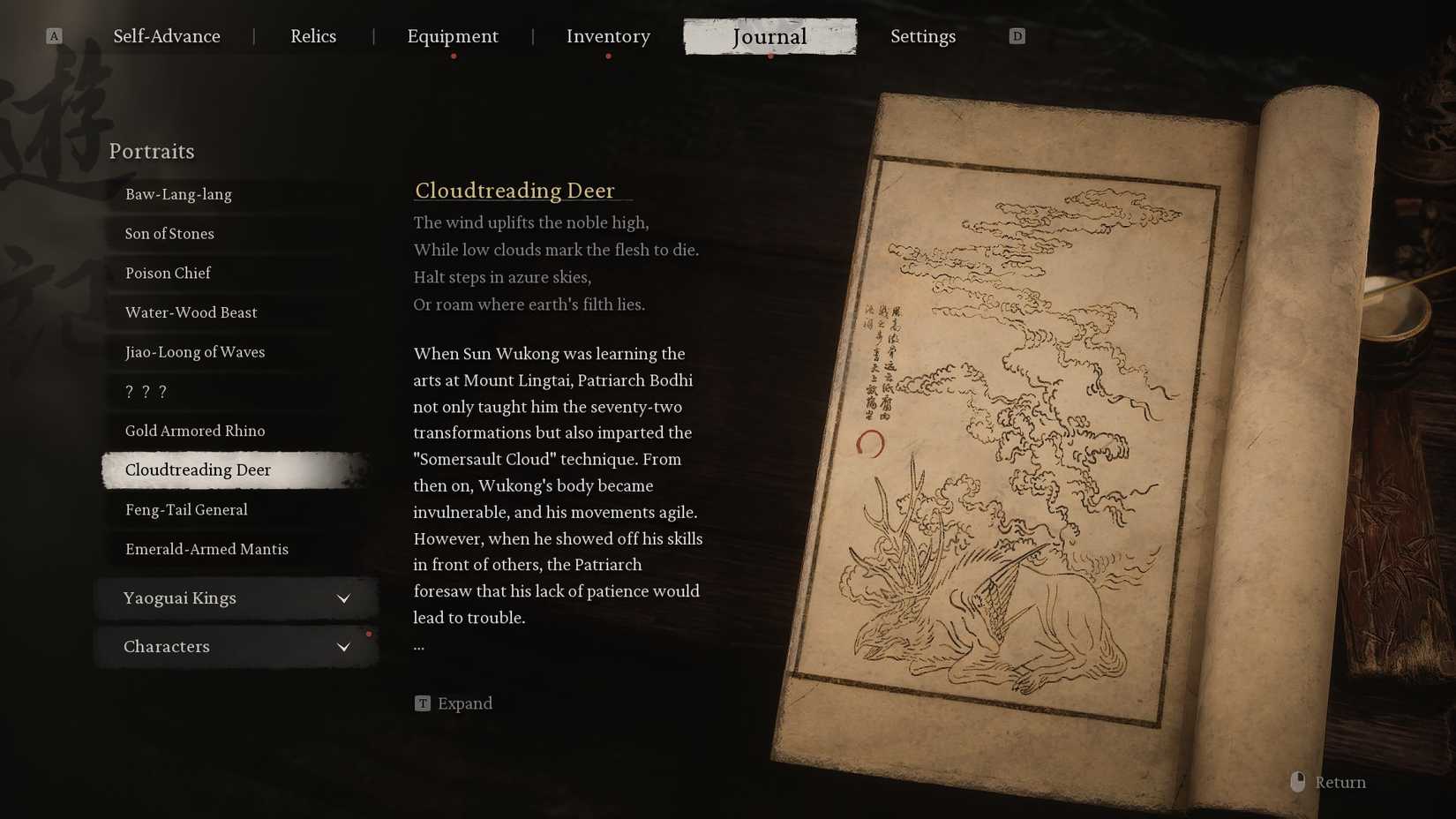1456x819 pixels.
Task: Open the Self-Advance tab
Action: click(x=166, y=36)
